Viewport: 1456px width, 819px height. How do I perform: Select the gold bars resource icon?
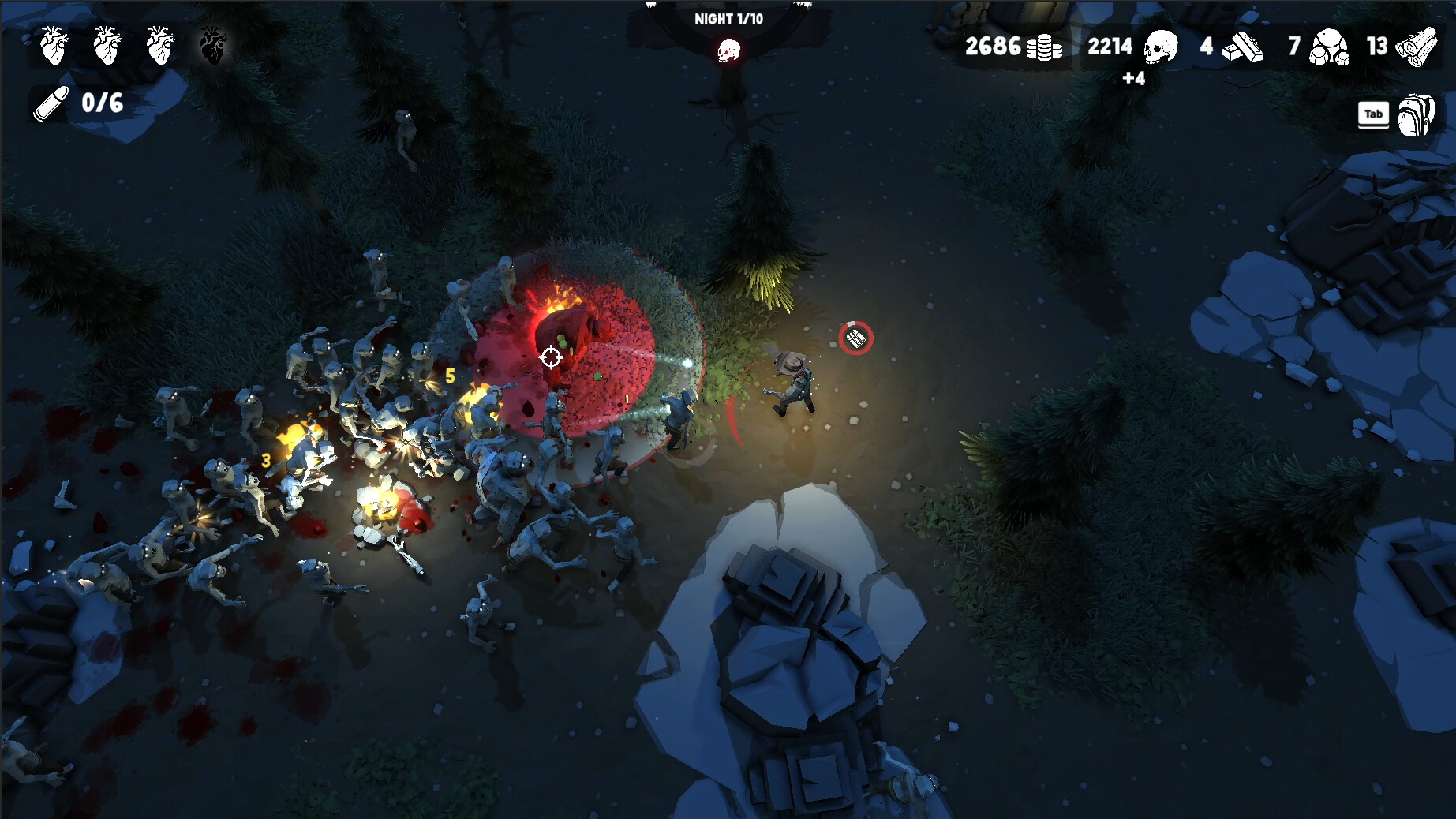(x=1243, y=47)
